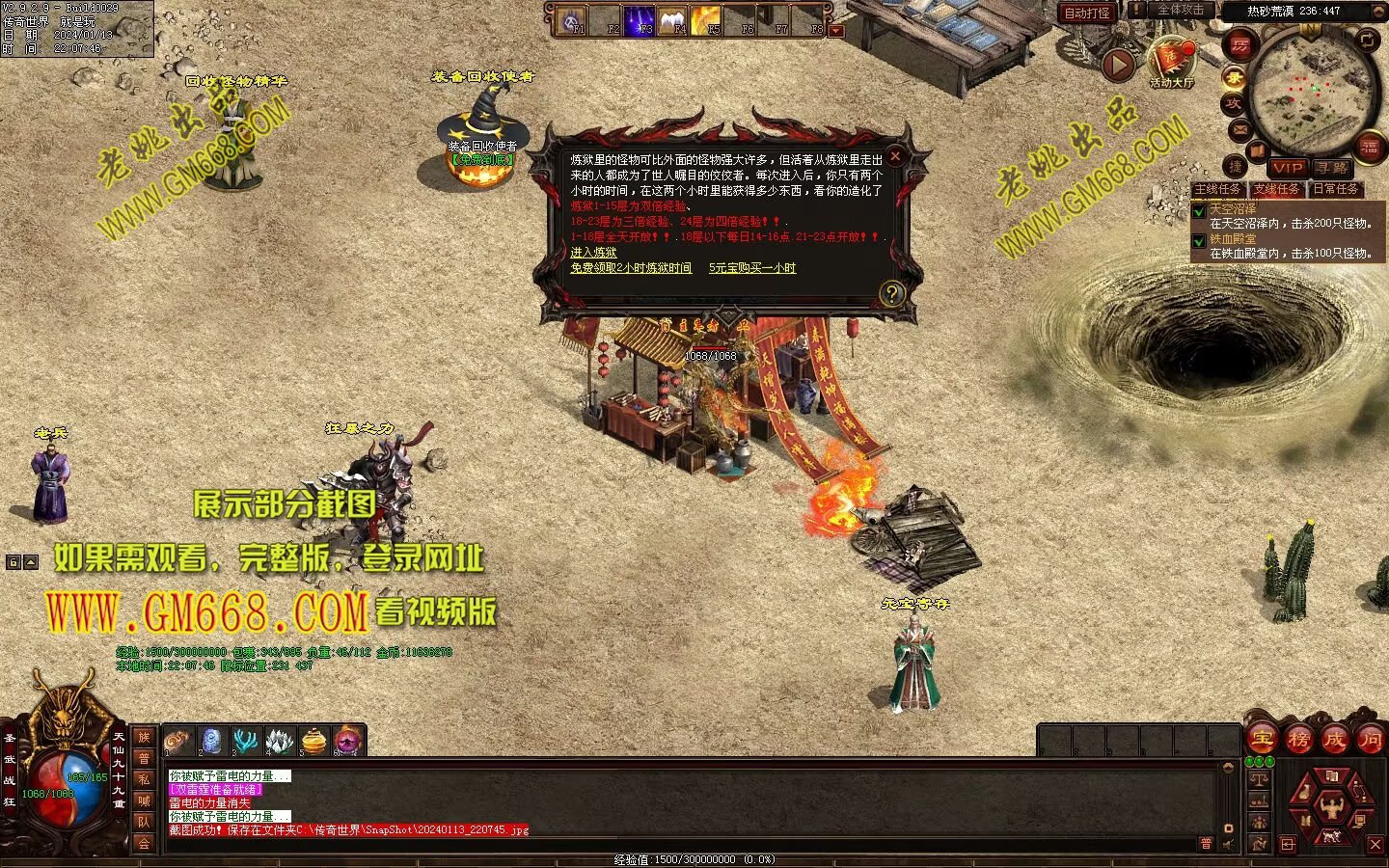Open the 榜 rankings button

[x=1298, y=740]
